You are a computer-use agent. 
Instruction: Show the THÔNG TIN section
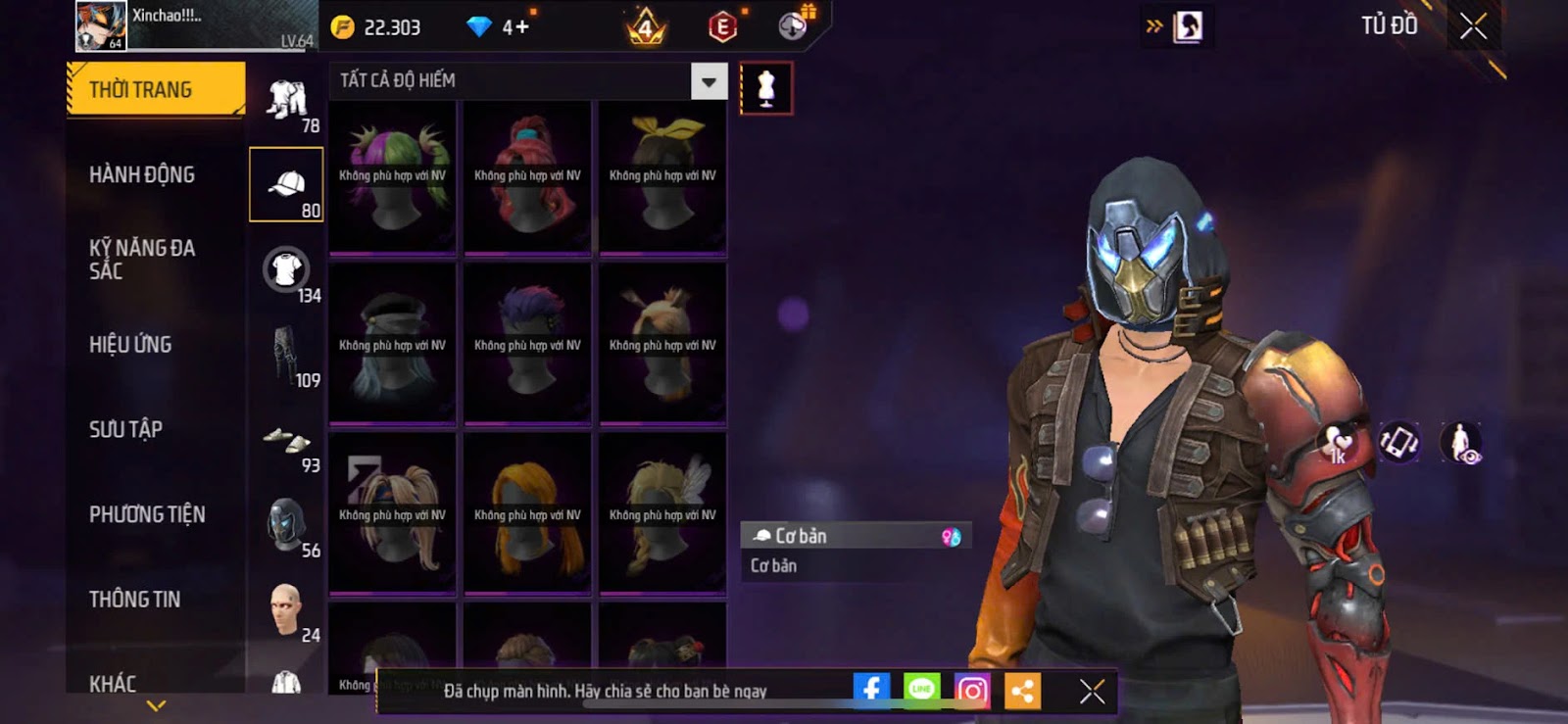(x=134, y=600)
